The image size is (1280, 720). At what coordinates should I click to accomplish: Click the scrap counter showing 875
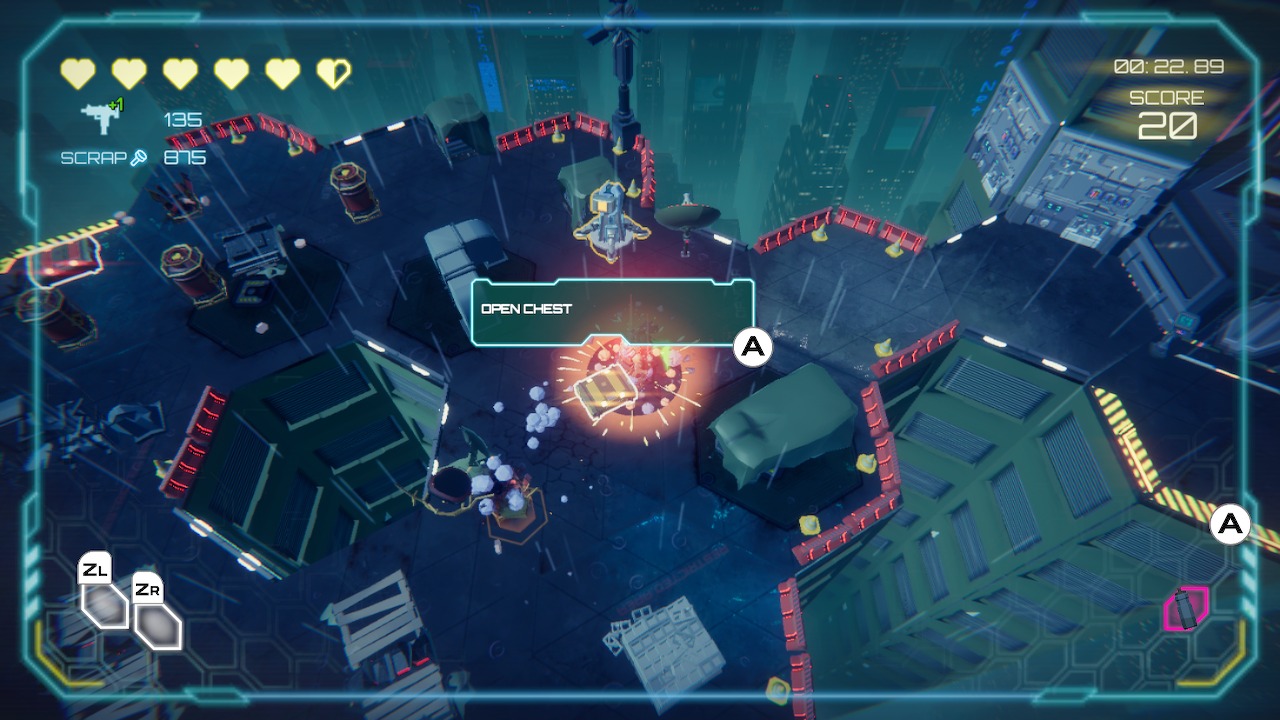pos(186,156)
